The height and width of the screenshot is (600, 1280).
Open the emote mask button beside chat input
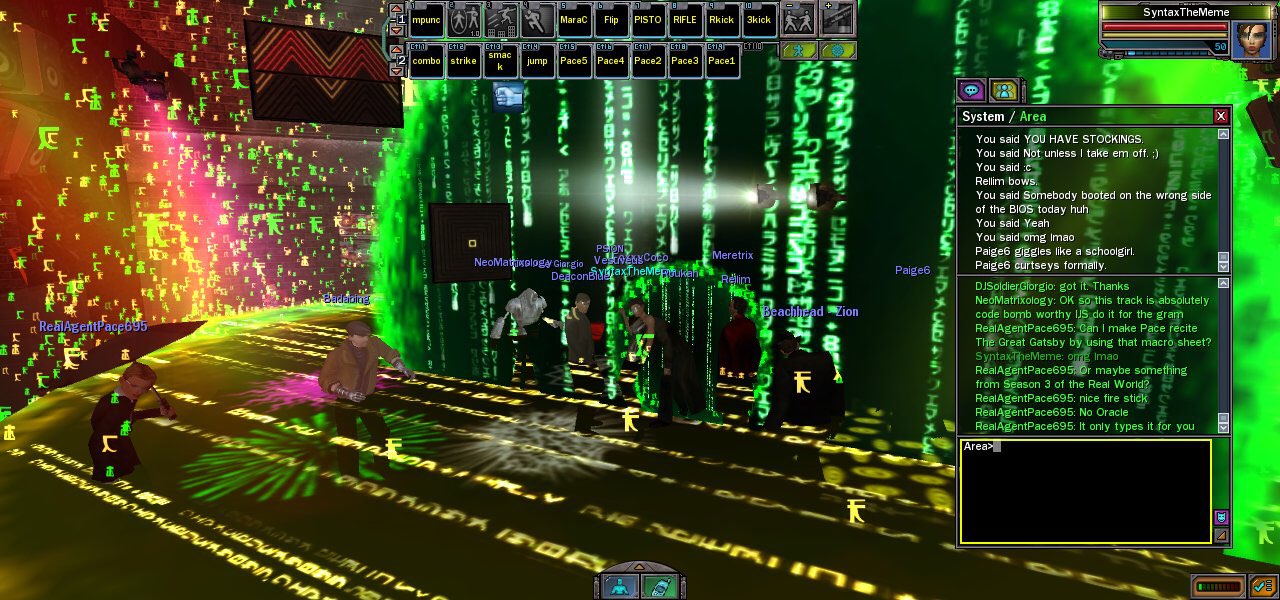pyautogui.click(x=1221, y=517)
